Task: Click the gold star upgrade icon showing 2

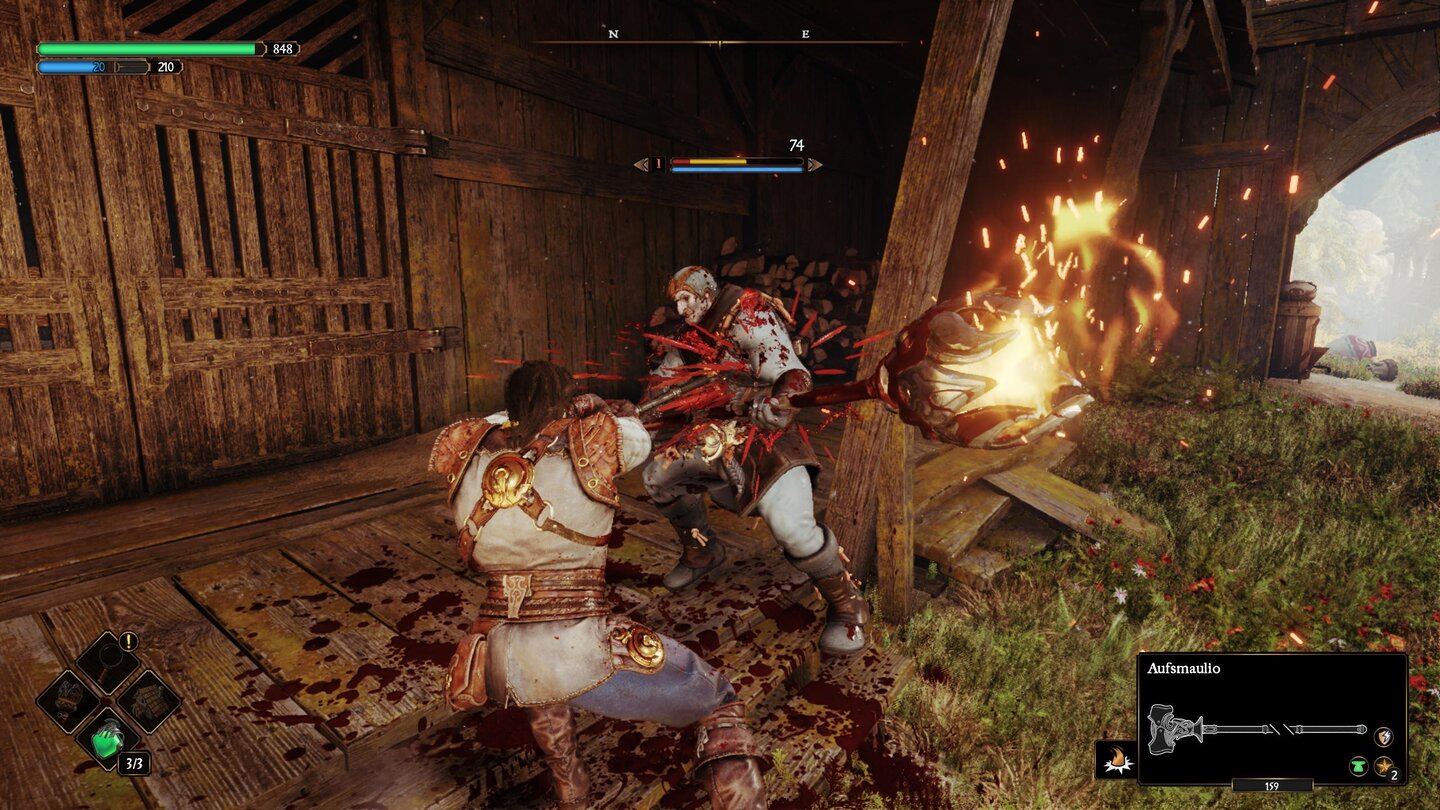Action: [1383, 766]
